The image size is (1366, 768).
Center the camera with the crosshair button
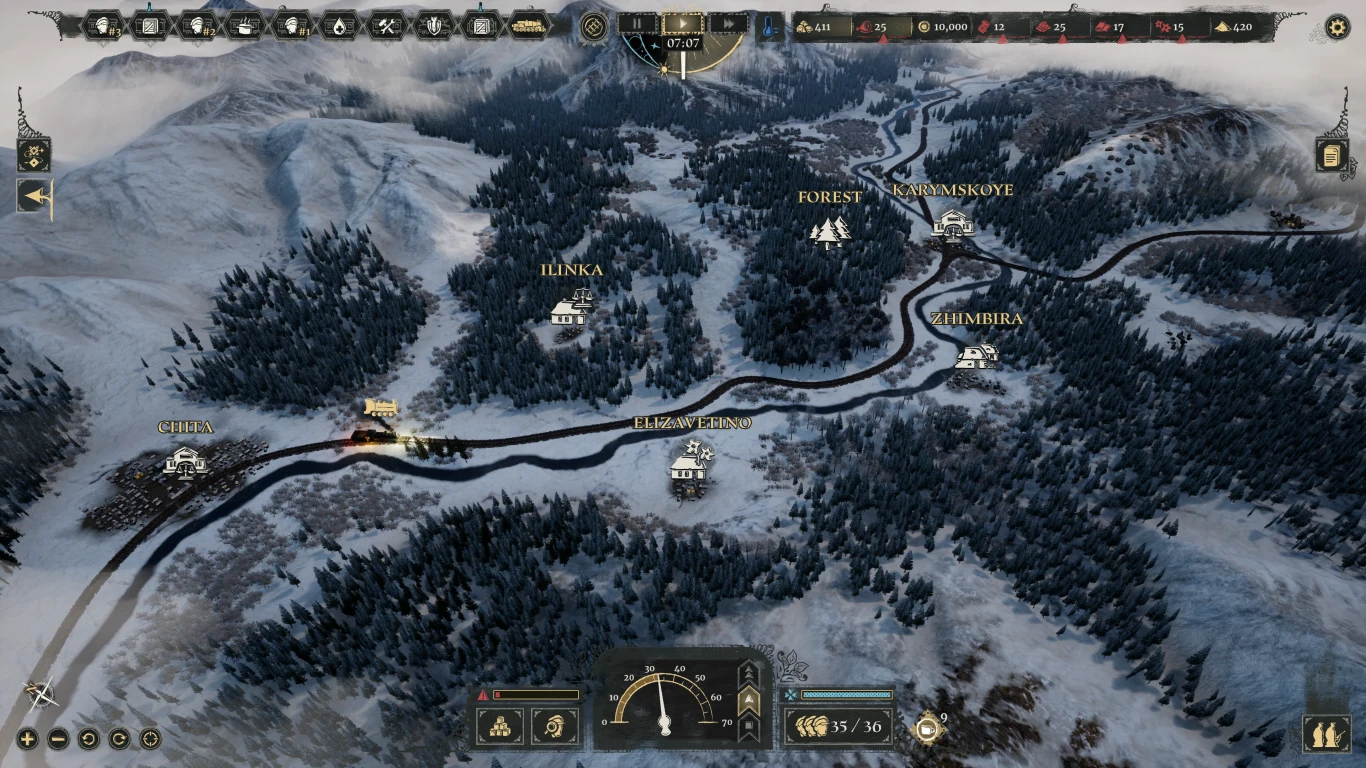click(x=150, y=740)
